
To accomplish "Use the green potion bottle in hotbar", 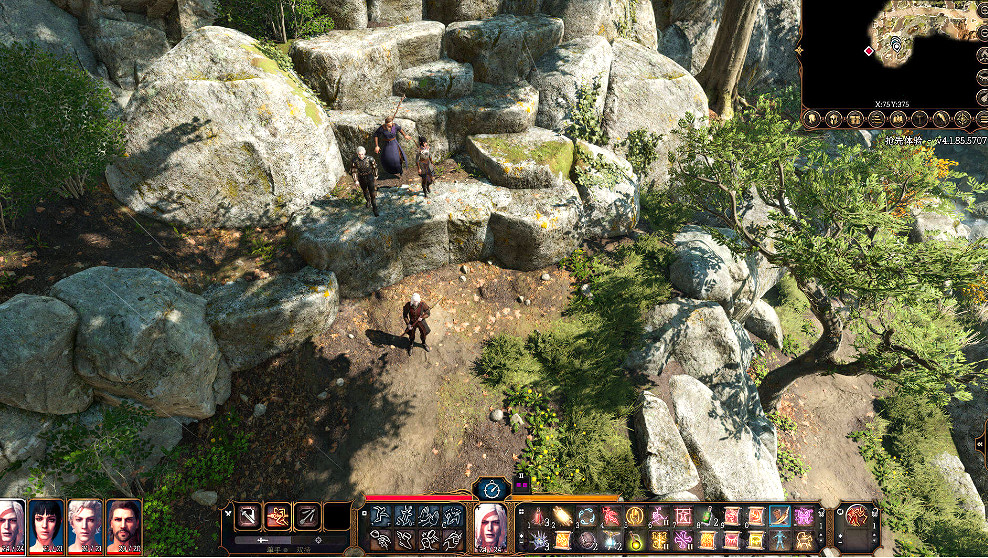I will [707, 516].
